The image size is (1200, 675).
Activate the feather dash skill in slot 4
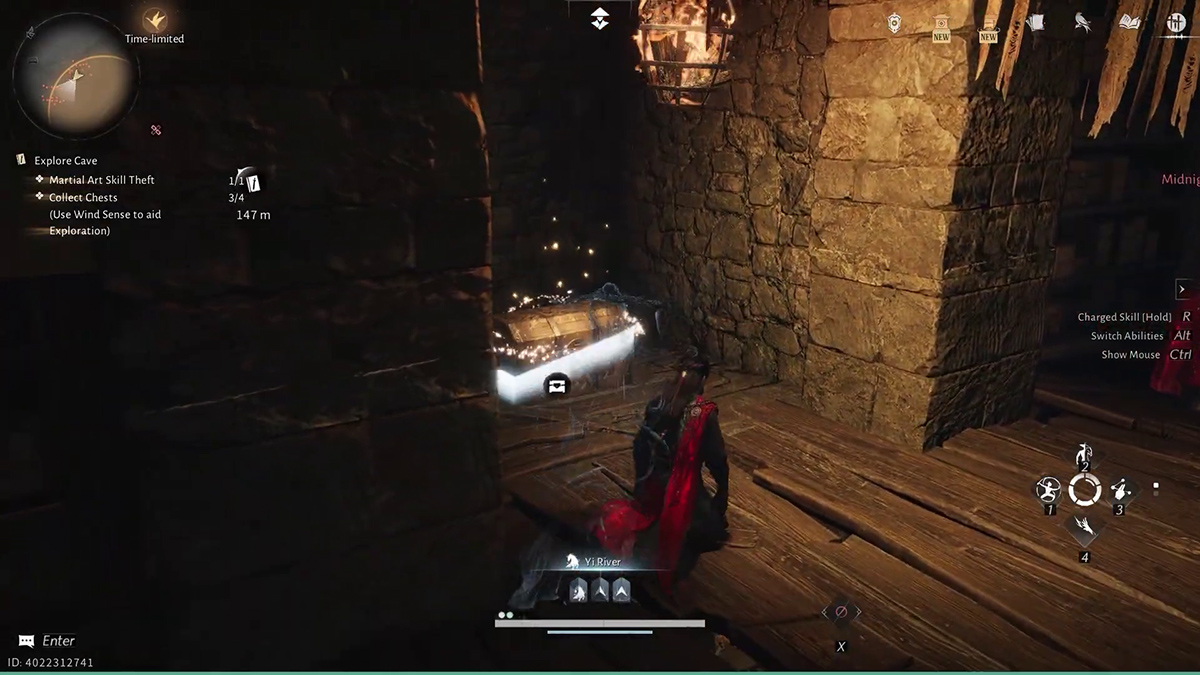1084,526
